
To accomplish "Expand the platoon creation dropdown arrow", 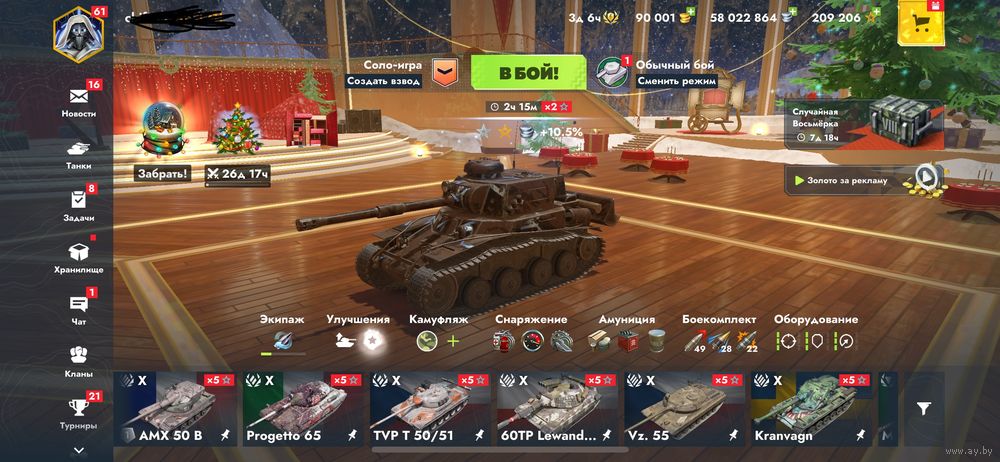I will [x=445, y=73].
